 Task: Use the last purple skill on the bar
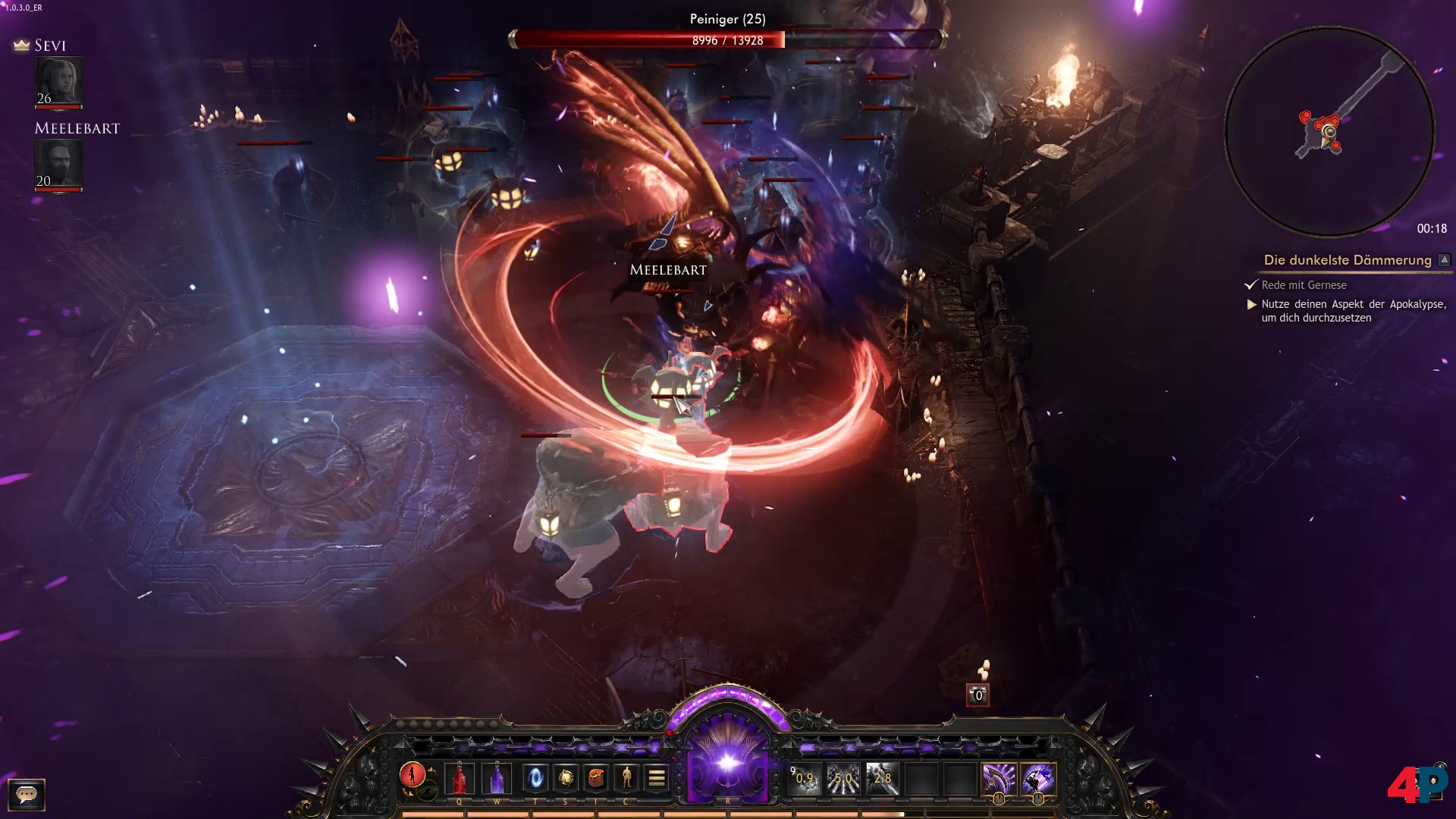tap(1037, 779)
